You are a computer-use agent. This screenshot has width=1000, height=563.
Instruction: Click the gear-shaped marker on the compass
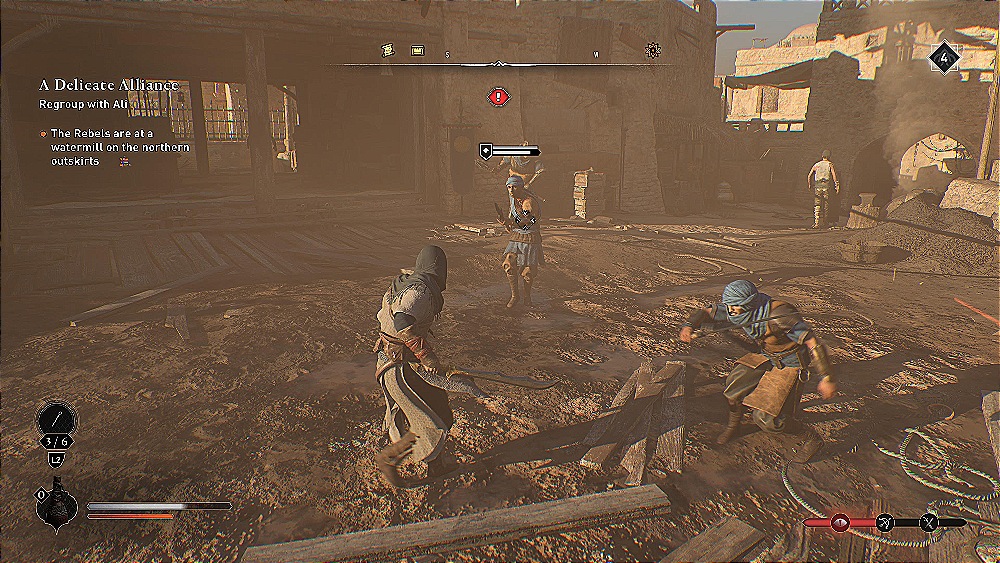click(x=654, y=49)
